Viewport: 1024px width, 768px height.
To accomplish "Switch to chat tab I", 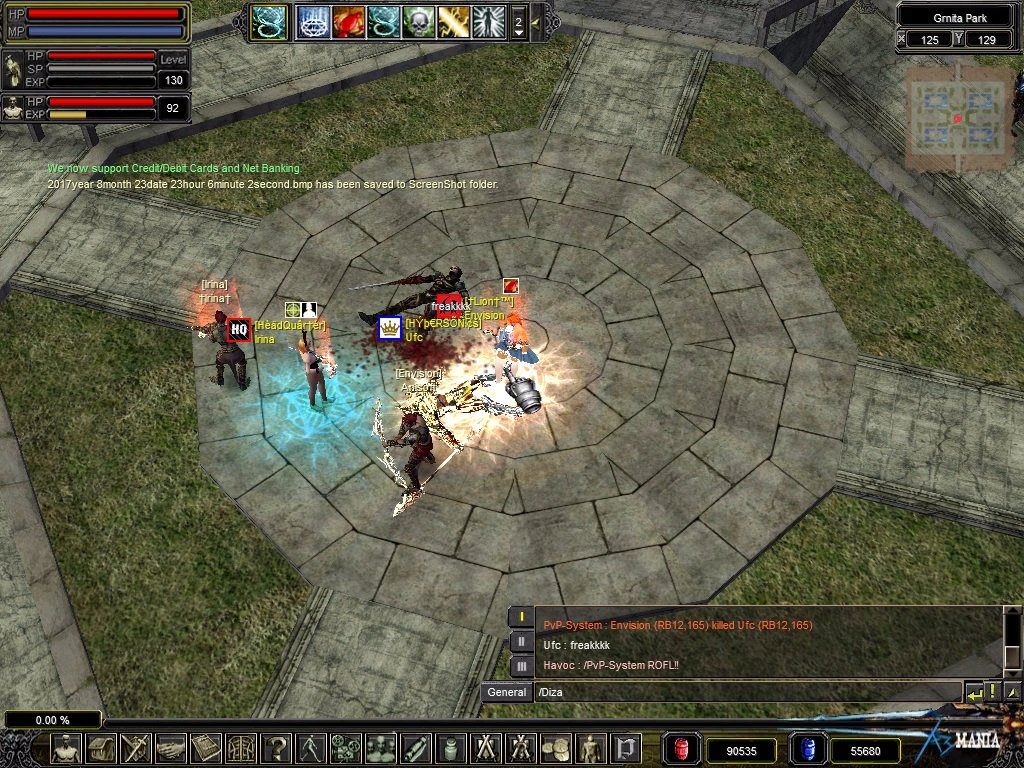I will click(521, 616).
